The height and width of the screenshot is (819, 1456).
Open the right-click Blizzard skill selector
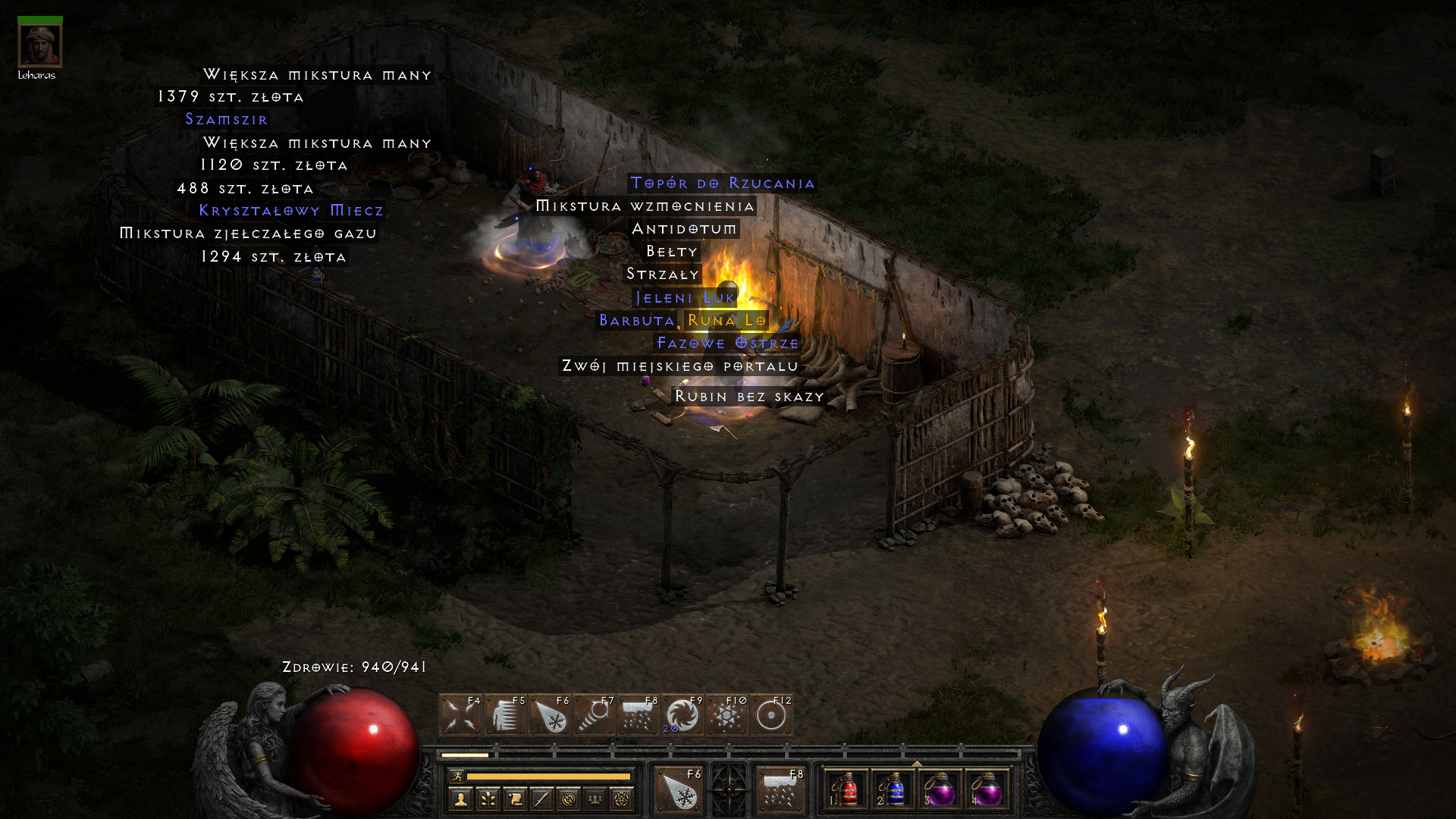pos(780,790)
